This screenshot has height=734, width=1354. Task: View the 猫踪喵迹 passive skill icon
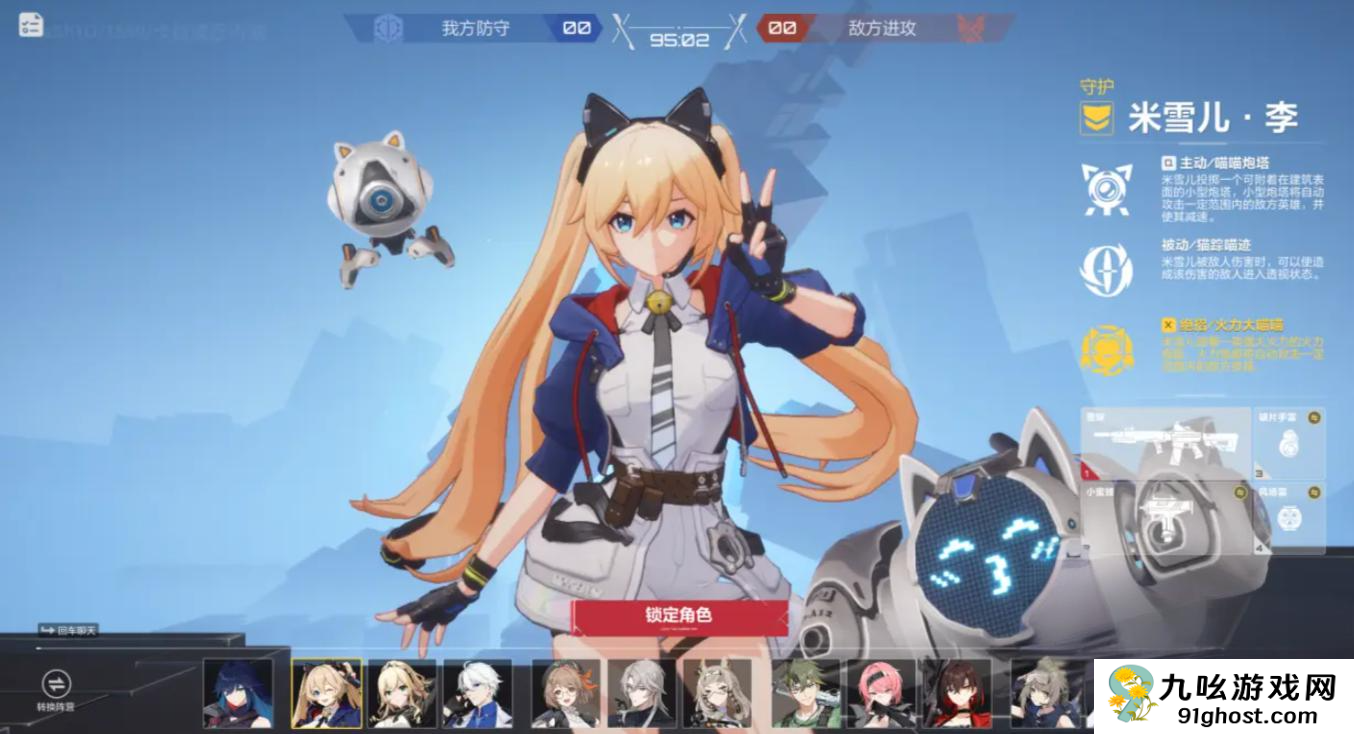[x=1107, y=270]
